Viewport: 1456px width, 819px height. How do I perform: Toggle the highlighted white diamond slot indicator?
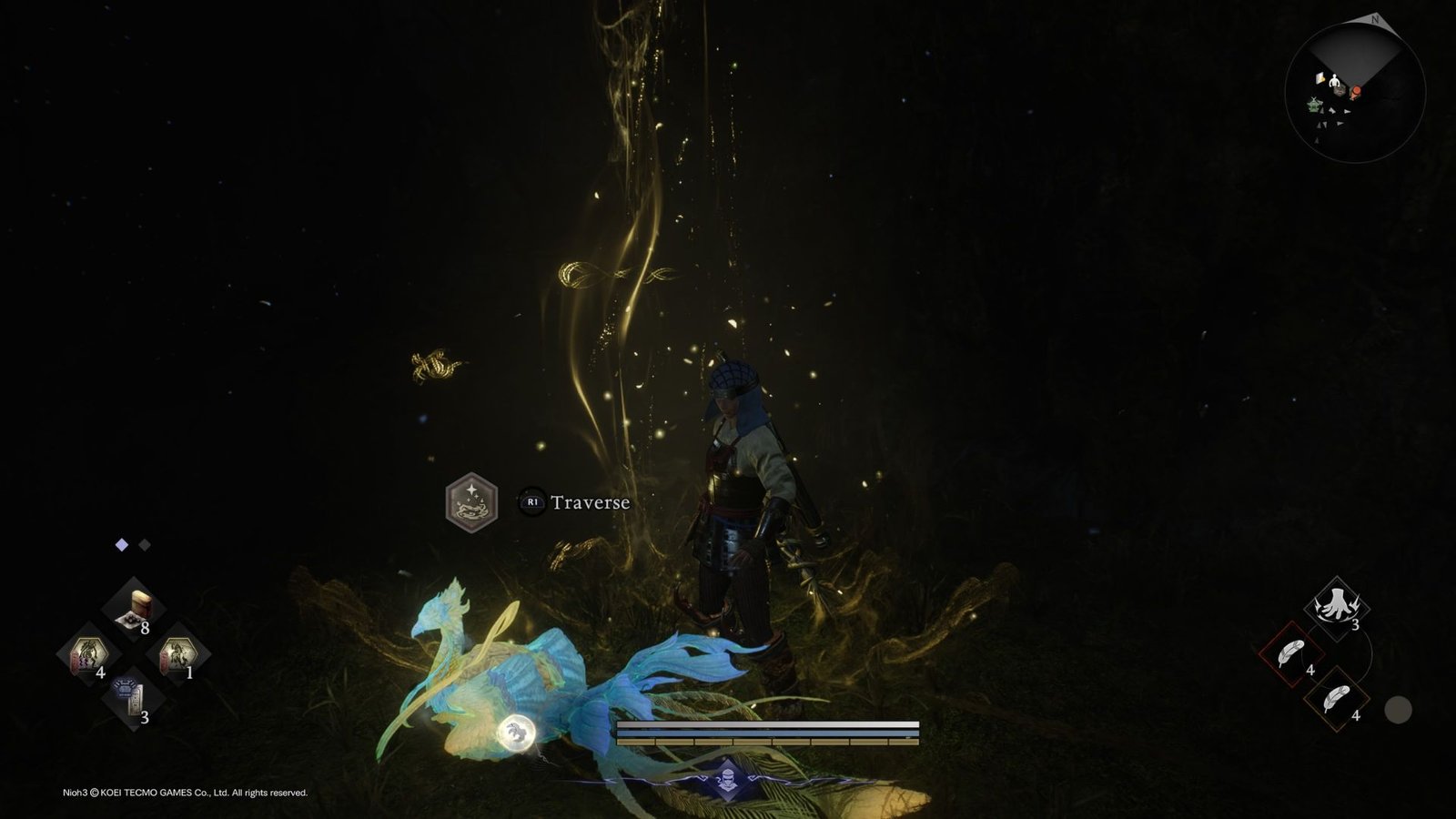121,544
